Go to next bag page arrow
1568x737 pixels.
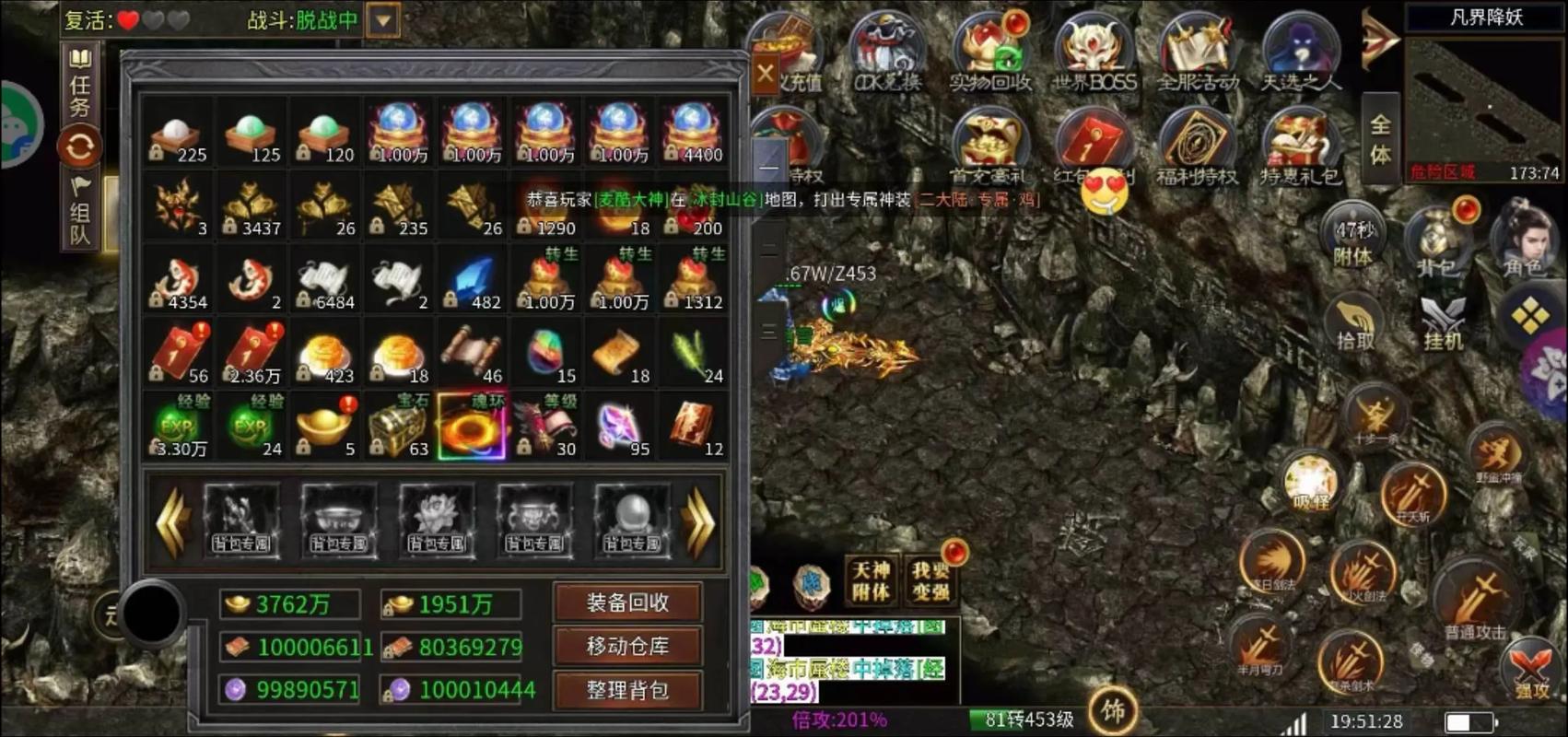tap(697, 522)
